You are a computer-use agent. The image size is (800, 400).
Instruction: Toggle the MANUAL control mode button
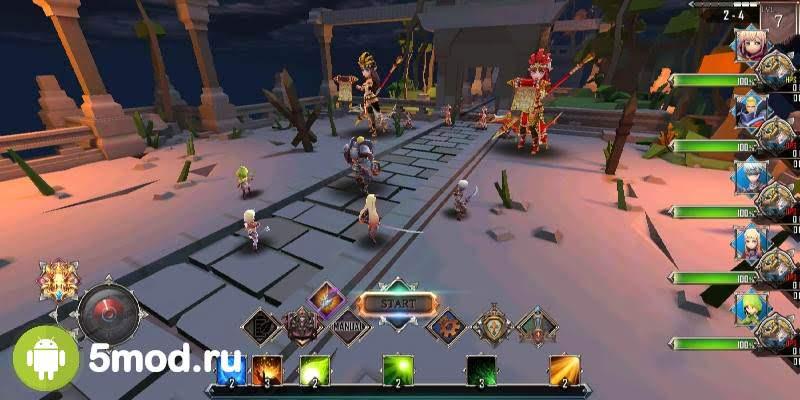[x=350, y=325]
